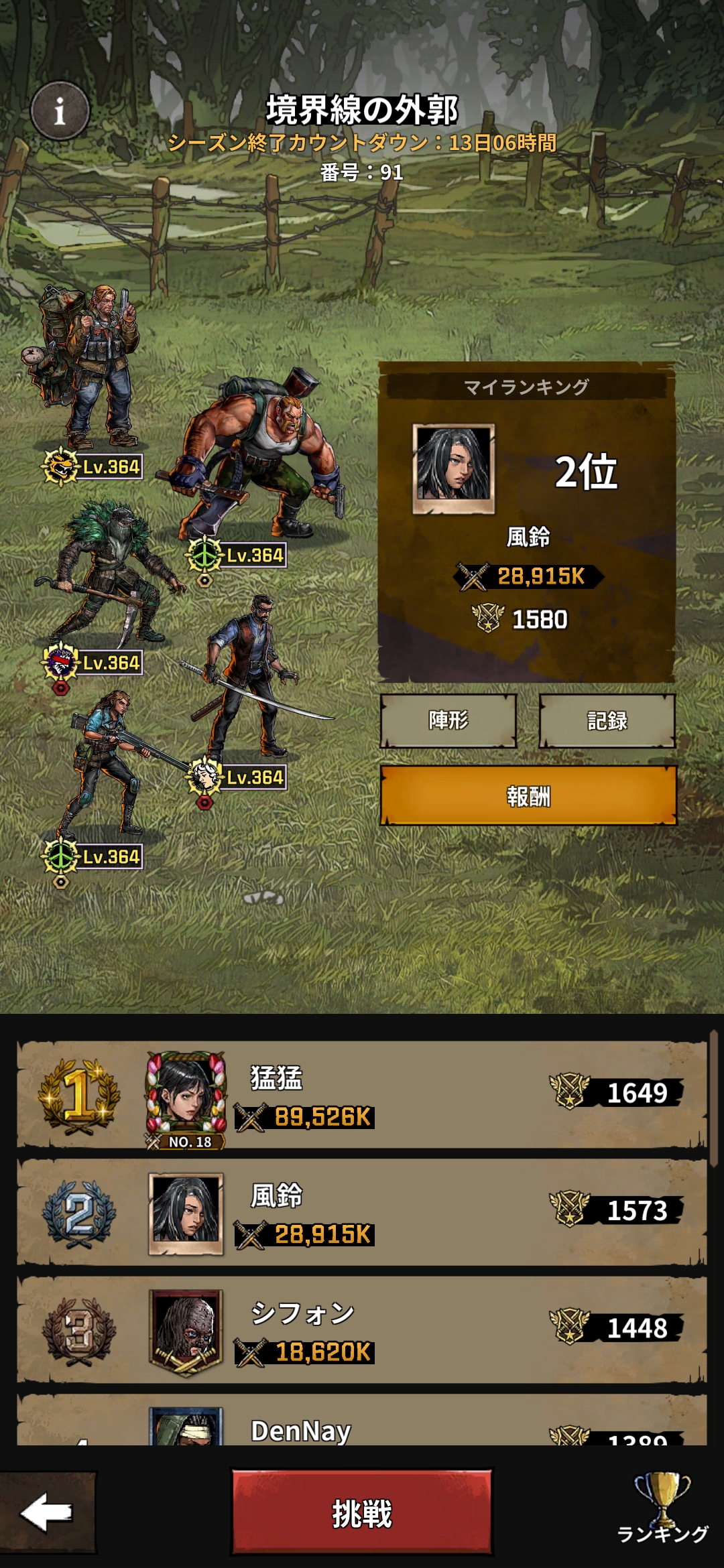Tap シフォン's masked avatar

click(x=186, y=1331)
